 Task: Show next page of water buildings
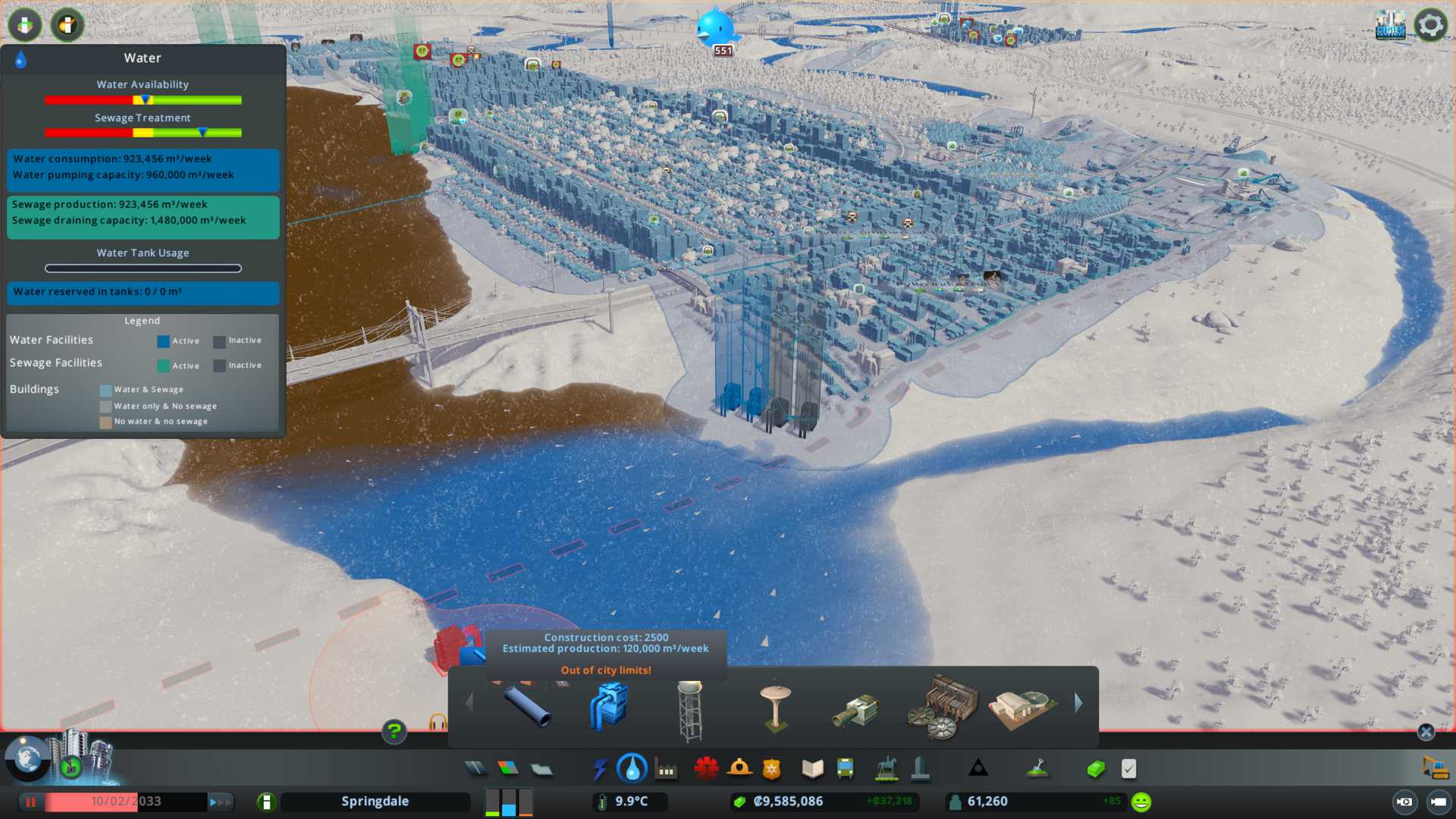tap(1078, 704)
